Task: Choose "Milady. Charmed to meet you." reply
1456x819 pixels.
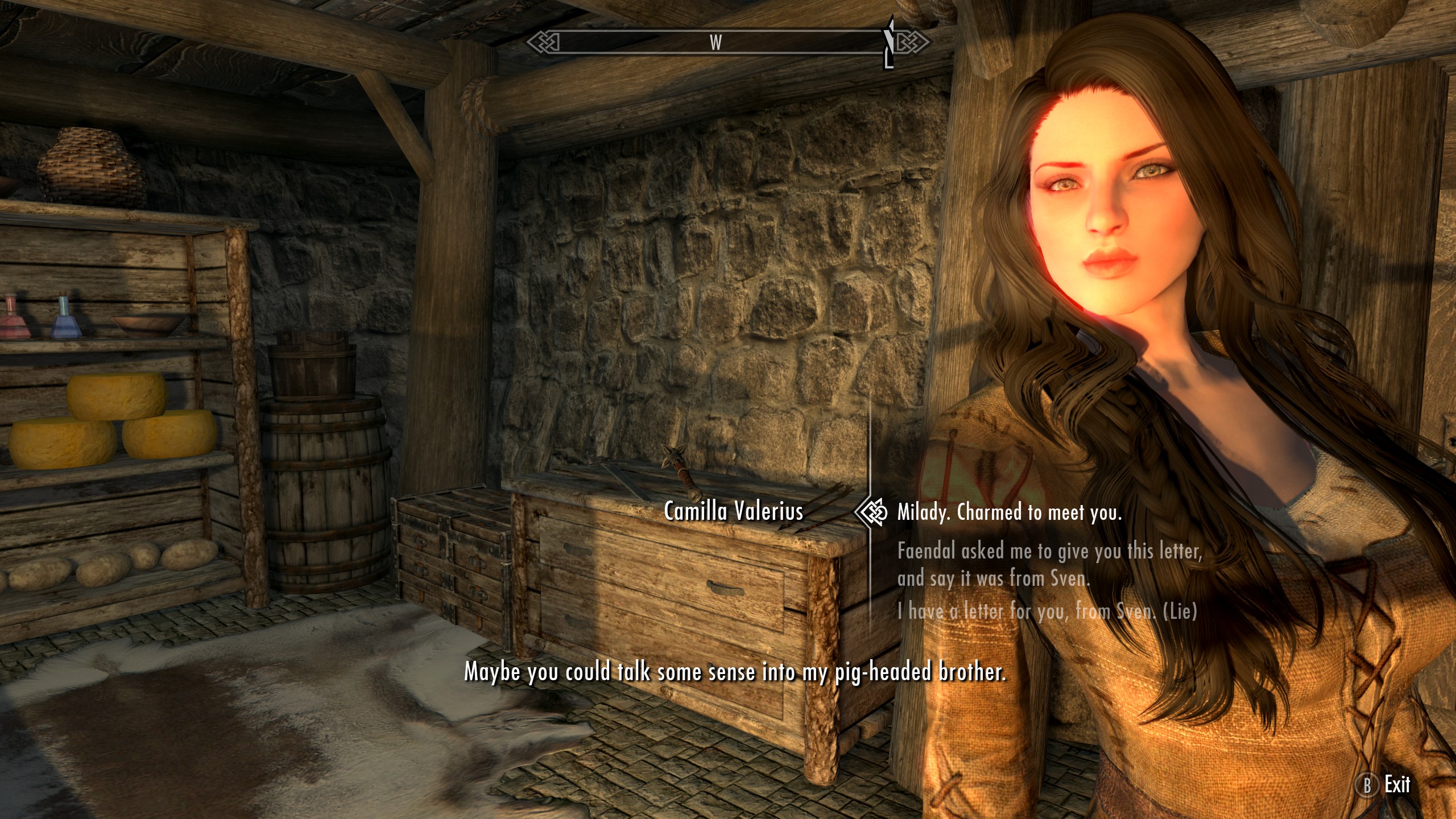Action: click(1009, 513)
